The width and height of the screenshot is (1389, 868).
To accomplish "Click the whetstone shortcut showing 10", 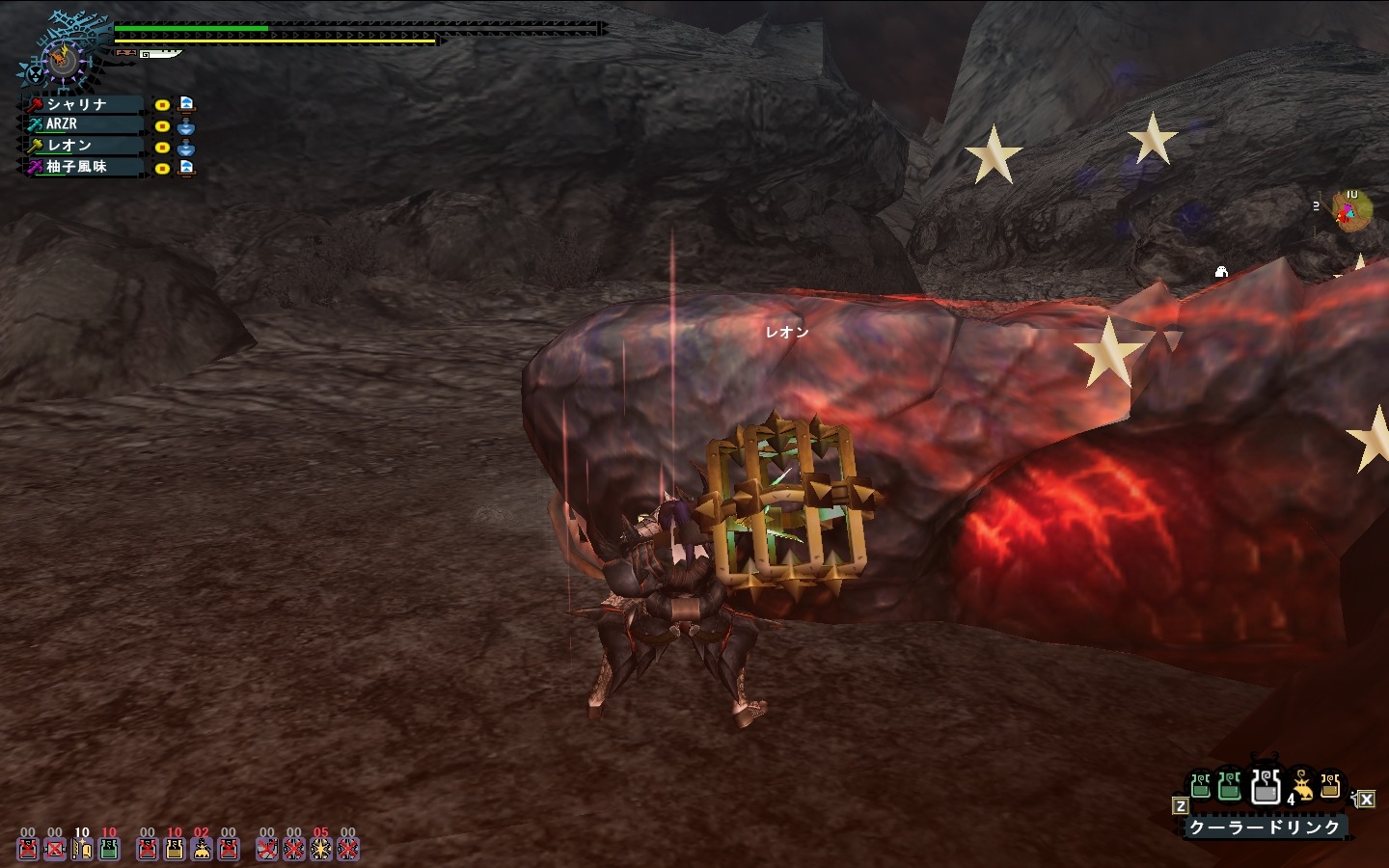I will point(82,848).
